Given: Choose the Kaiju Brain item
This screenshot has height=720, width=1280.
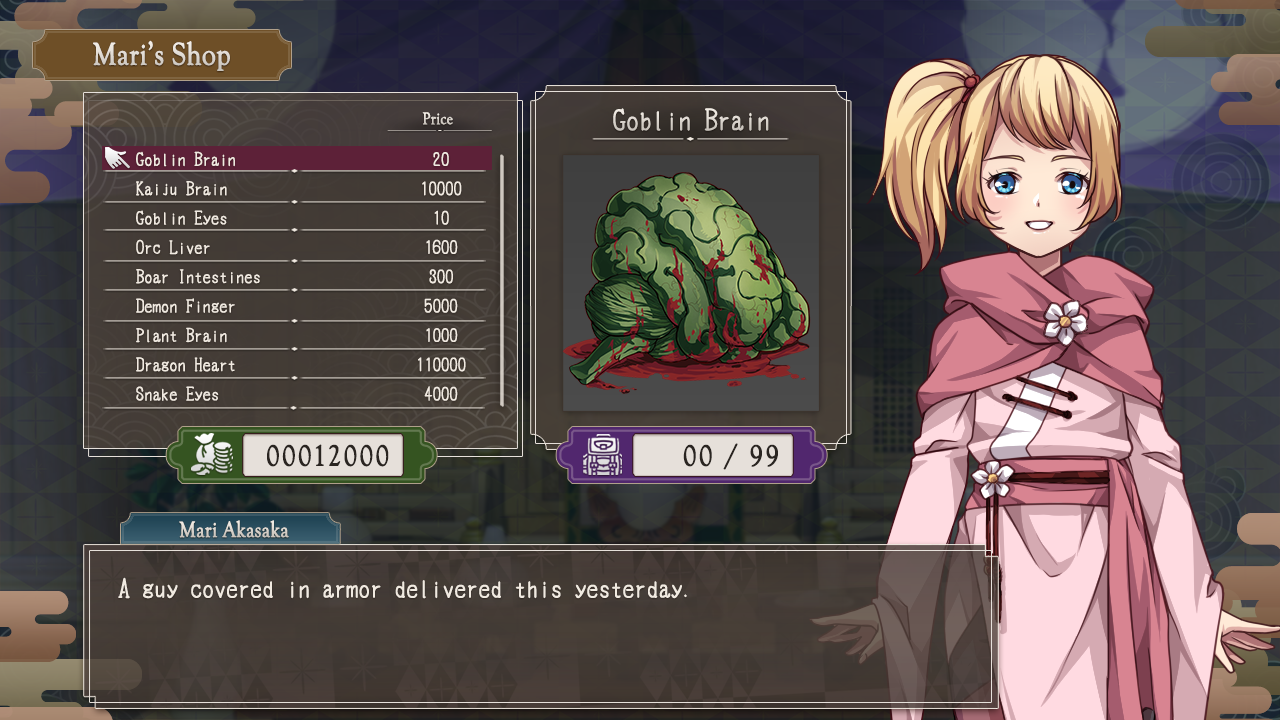Looking at the screenshot, I should pos(297,189).
